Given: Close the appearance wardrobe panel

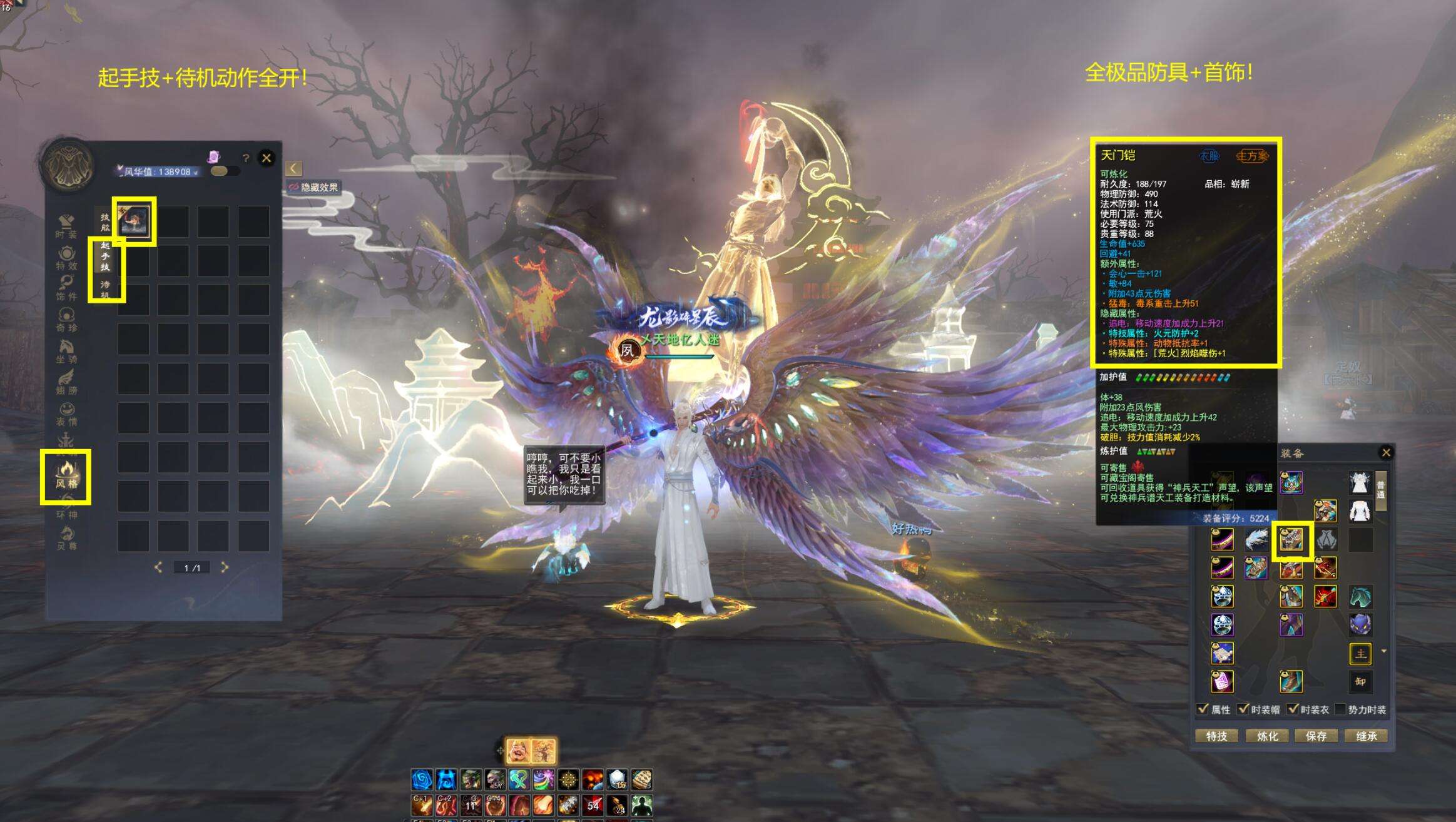Looking at the screenshot, I should [267, 158].
